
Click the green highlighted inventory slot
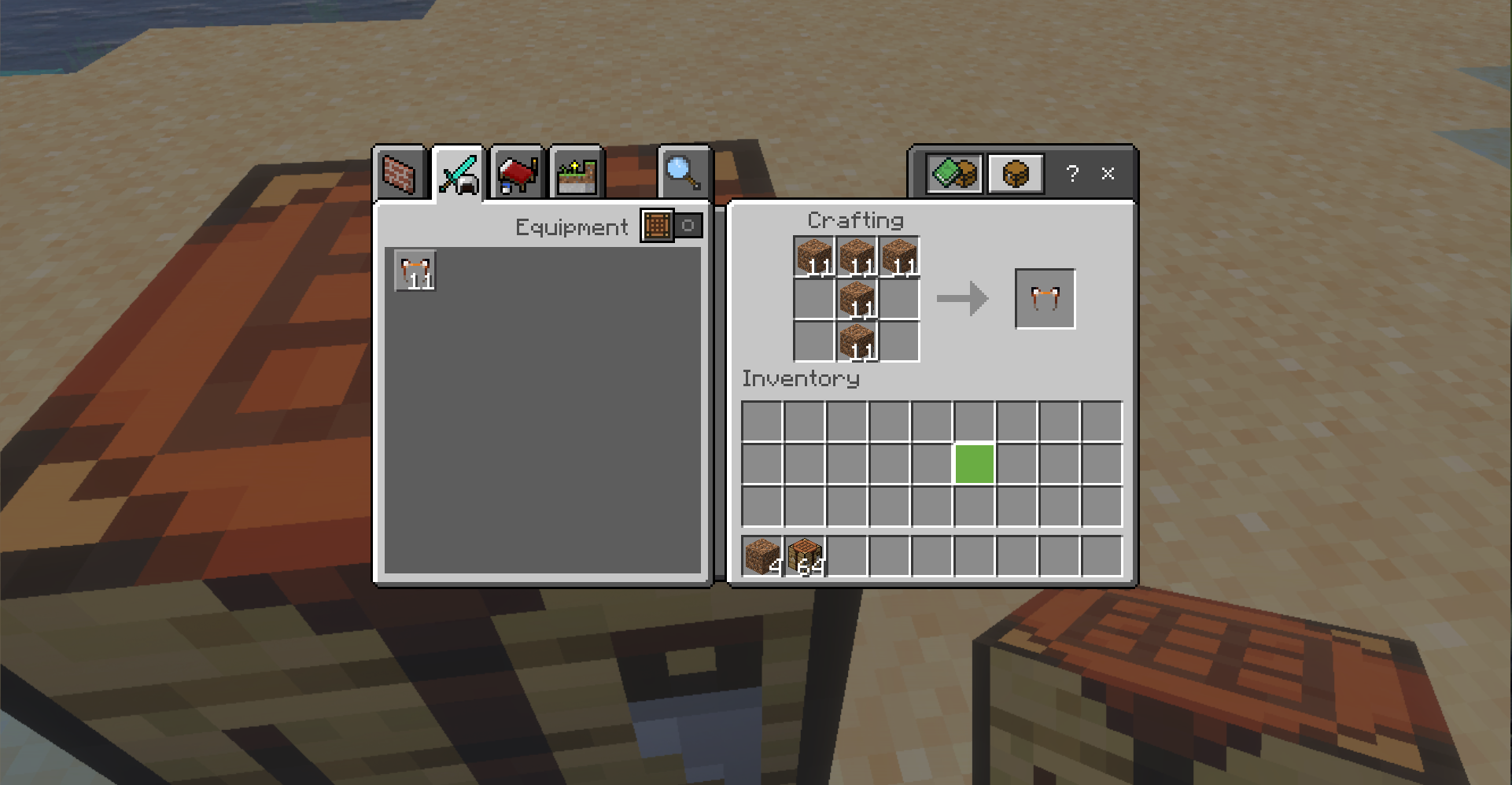coord(973,465)
